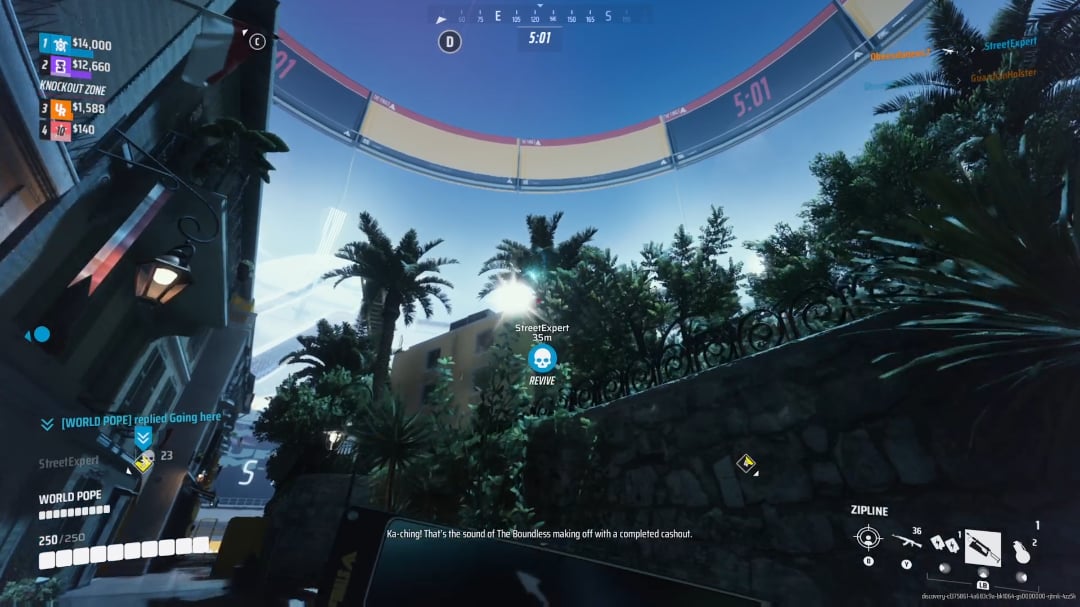Screen dimensions: 1080x607
Task: Select greyed-out StreetExpert teammate name
Action: click(x=69, y=462)
